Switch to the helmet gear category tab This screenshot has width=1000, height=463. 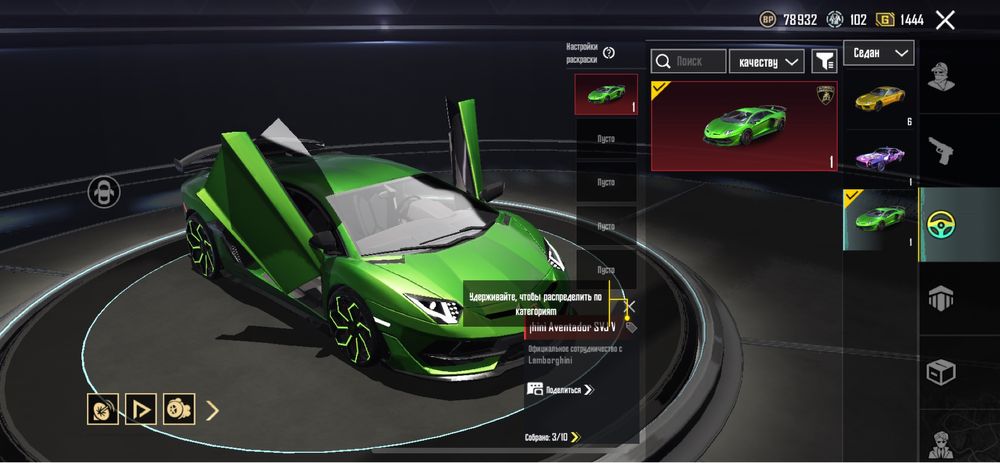tap(941, 297)
